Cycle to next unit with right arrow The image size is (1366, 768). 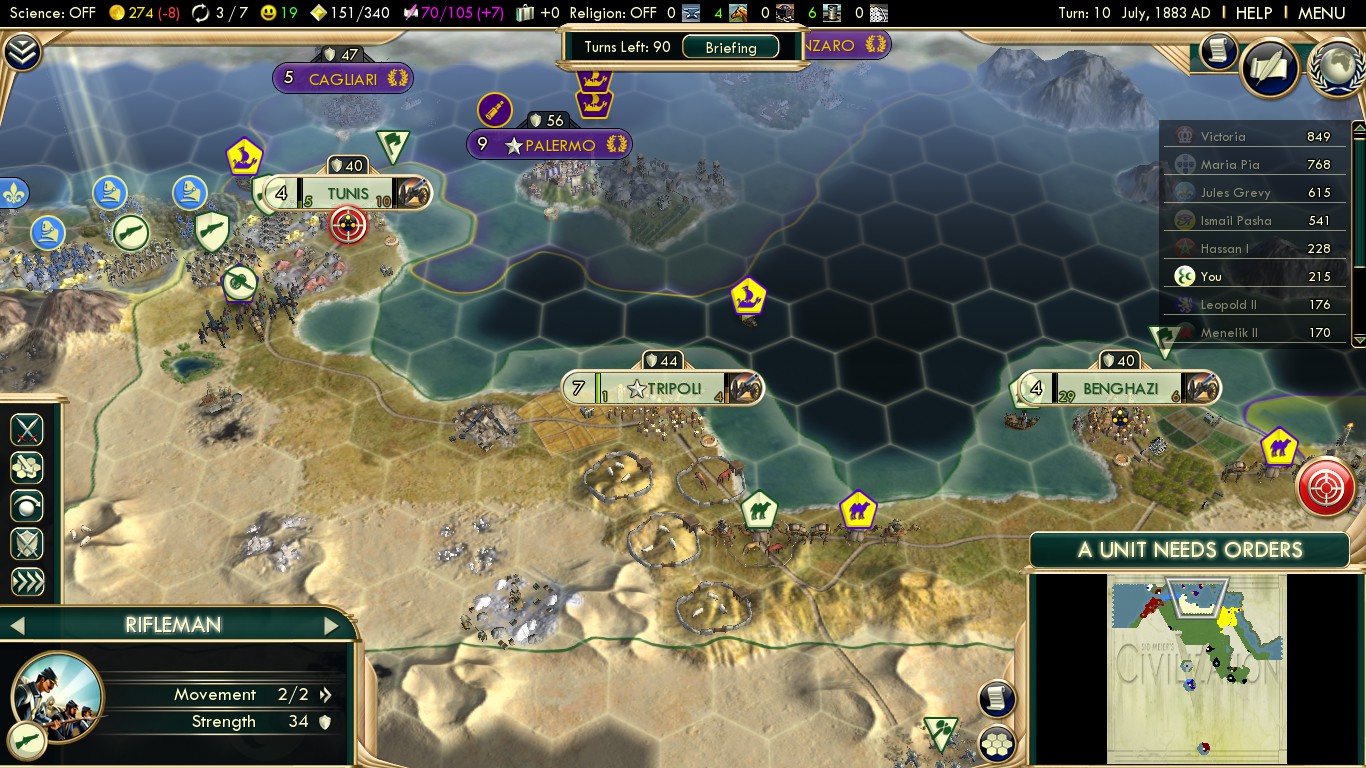(332, 626)
